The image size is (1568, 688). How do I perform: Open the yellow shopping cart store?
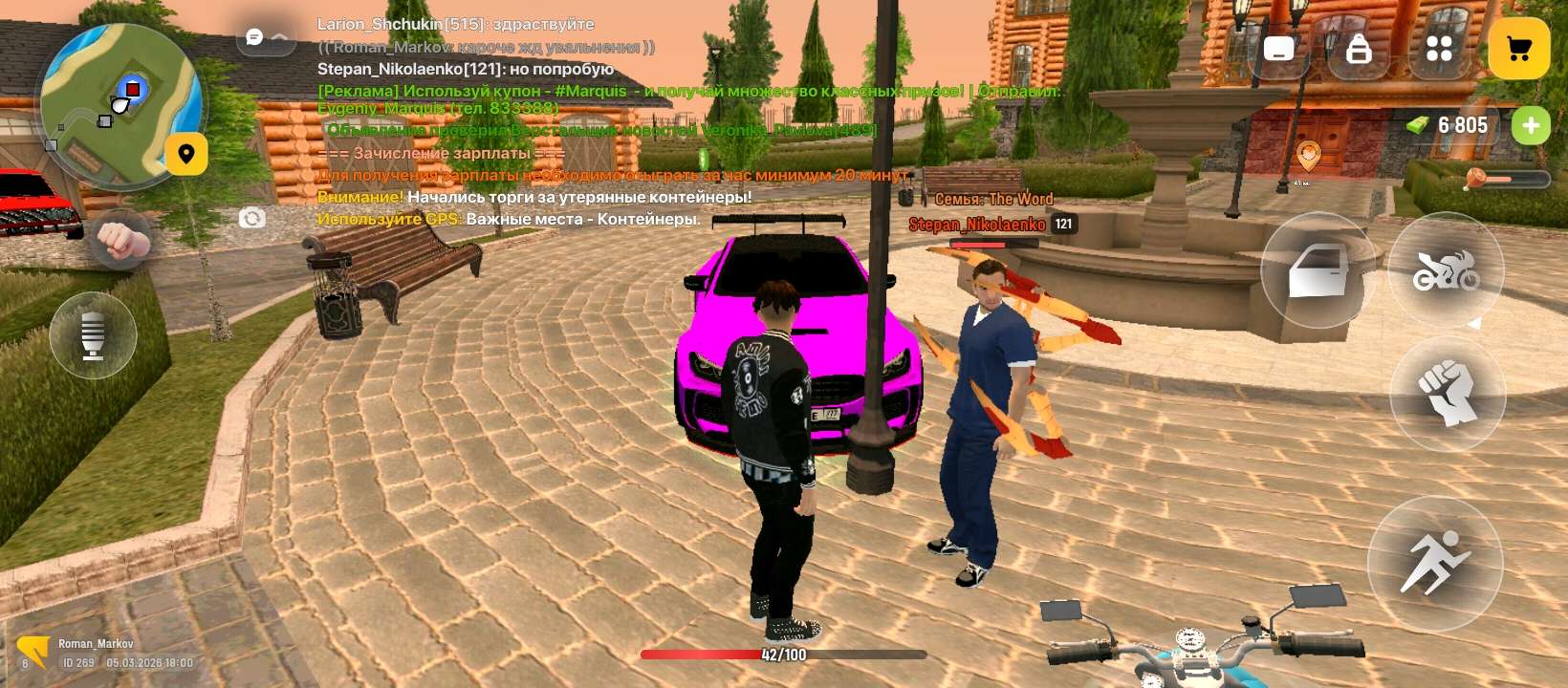coord(1518,49)
